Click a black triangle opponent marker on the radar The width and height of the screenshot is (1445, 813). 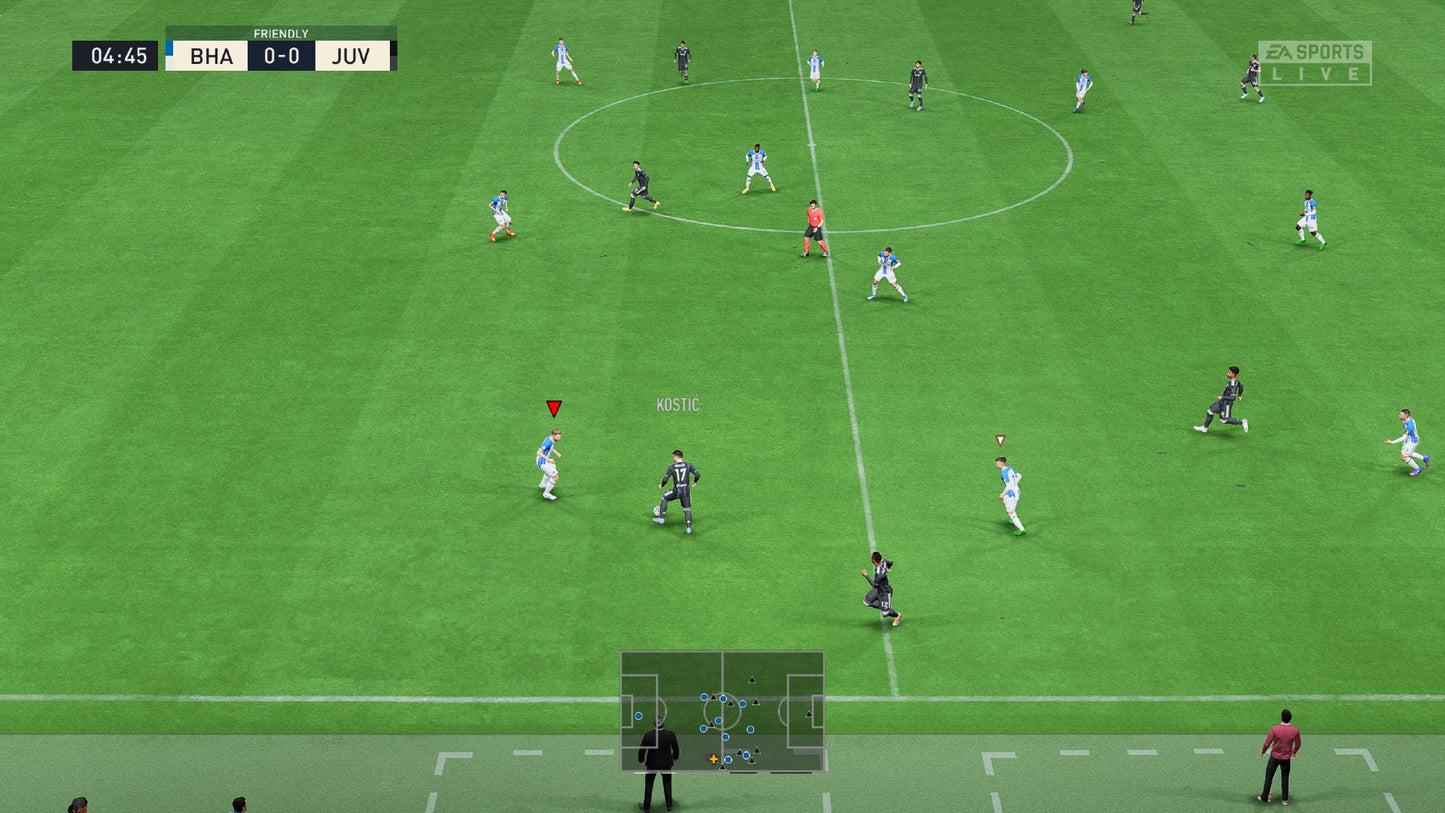752,679
